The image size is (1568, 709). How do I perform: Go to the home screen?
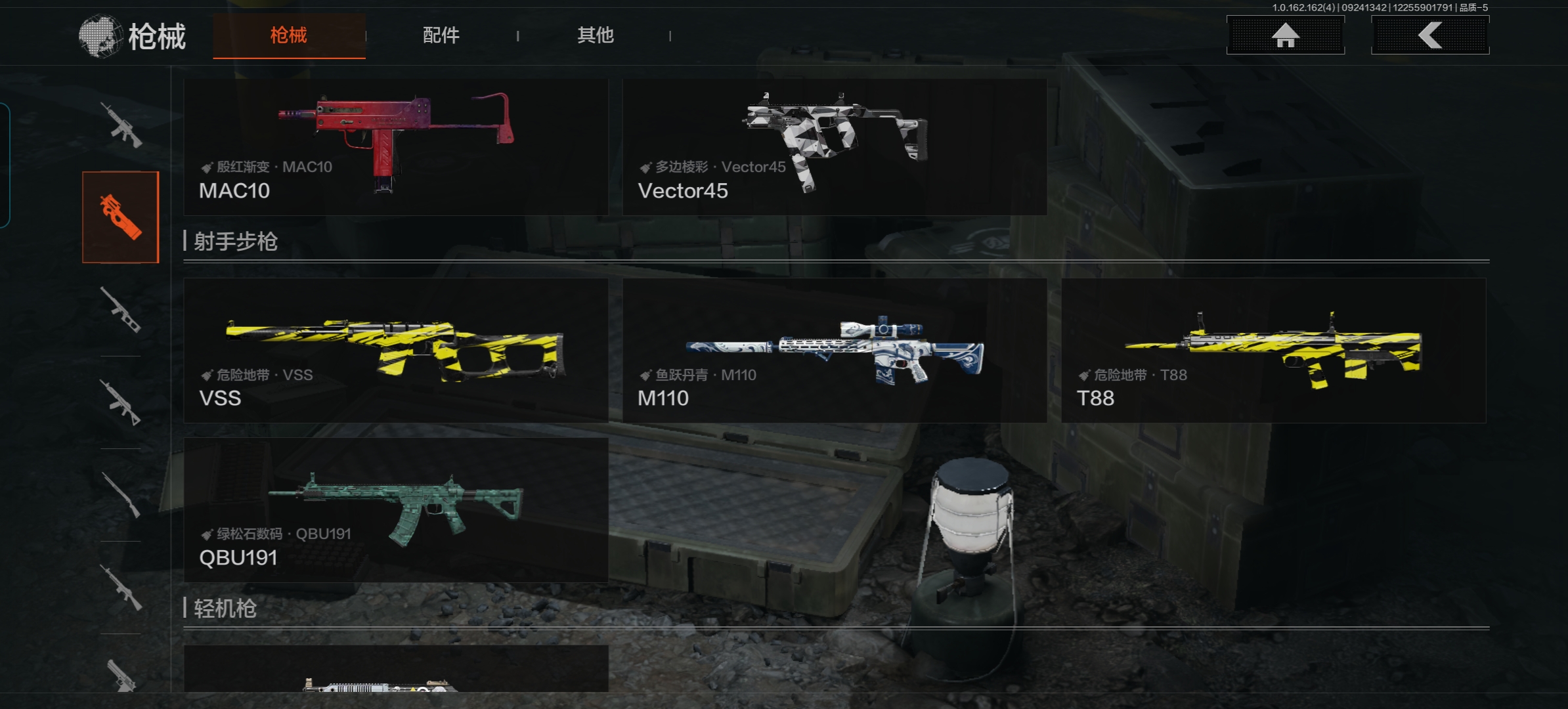point(1285,35)
